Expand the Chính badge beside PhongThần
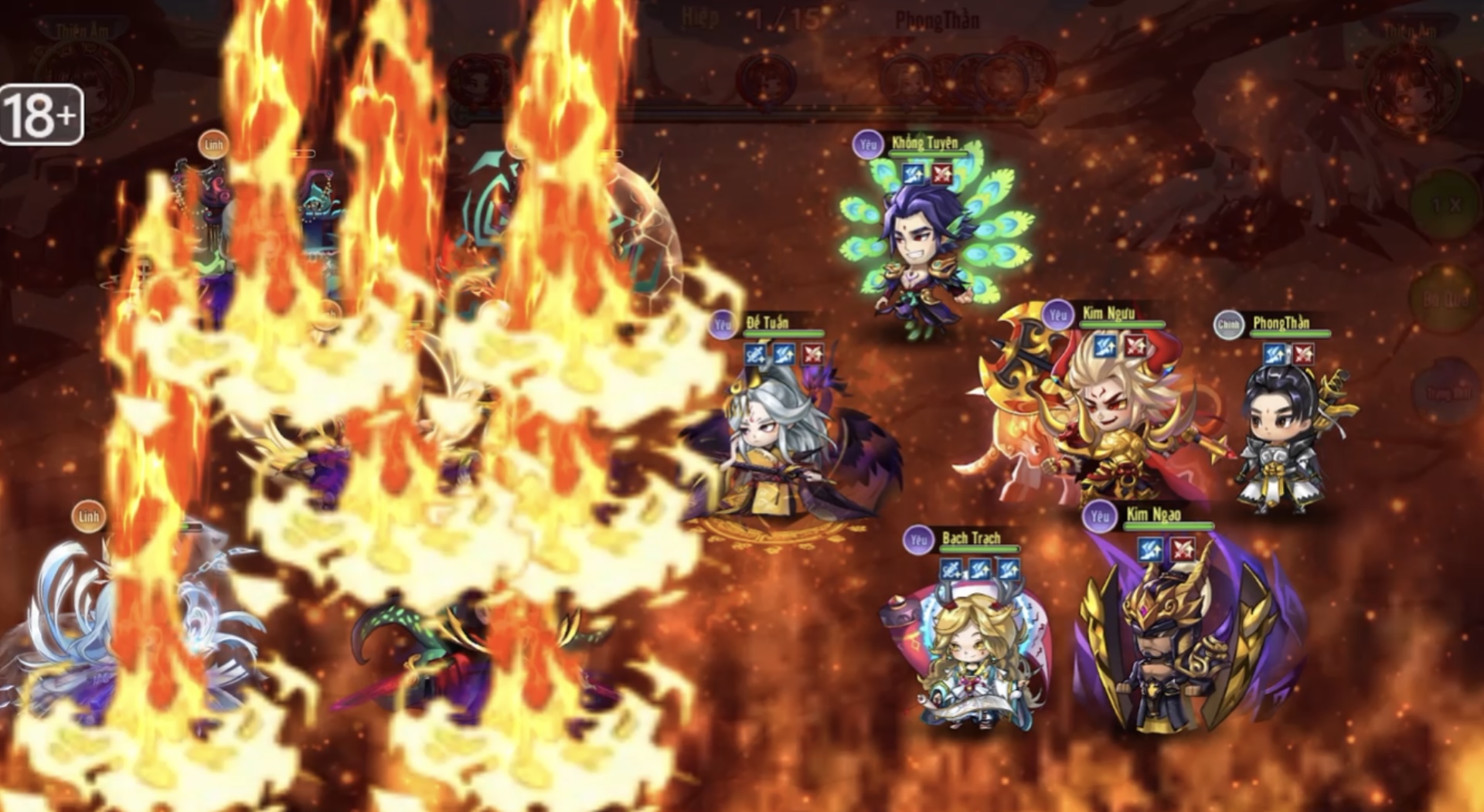Screen dimensions: 1484x812 click(1229, 323)
